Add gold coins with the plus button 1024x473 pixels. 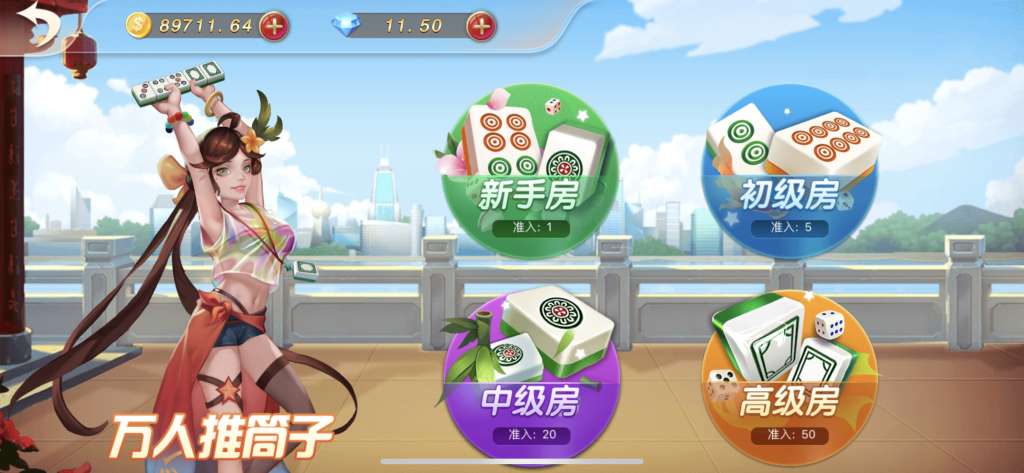(x=274, y=26)
